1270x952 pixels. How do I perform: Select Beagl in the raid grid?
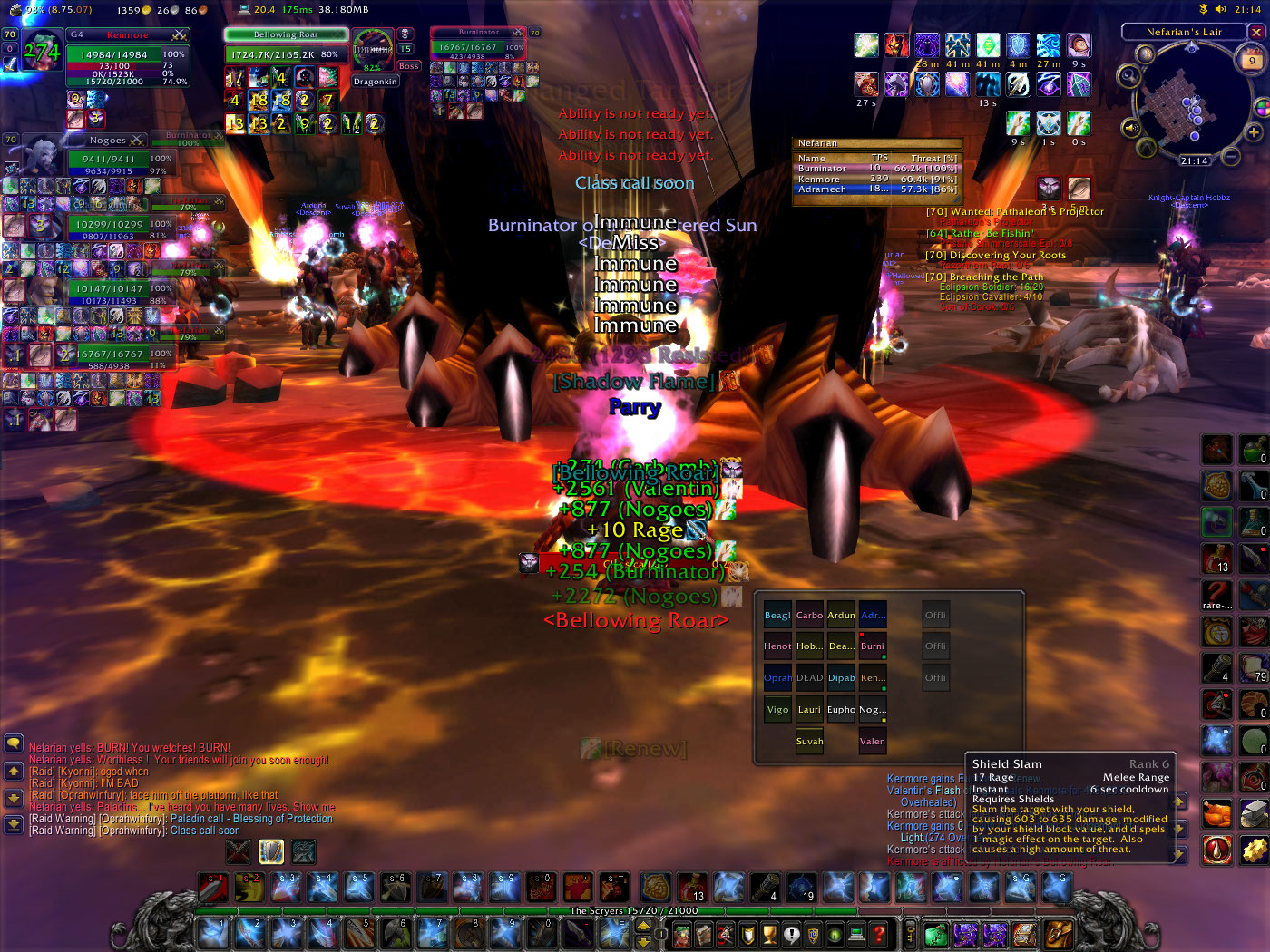point(777,616)
